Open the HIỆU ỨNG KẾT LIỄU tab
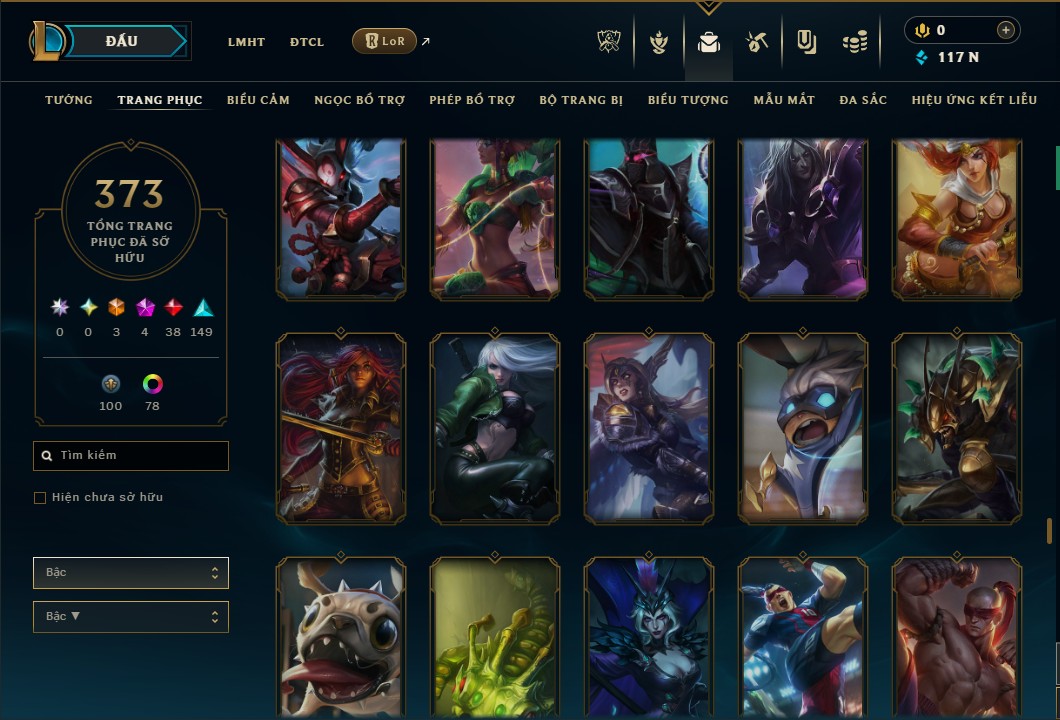This screenshot has width=1060, height=720. tap(976, 100)
